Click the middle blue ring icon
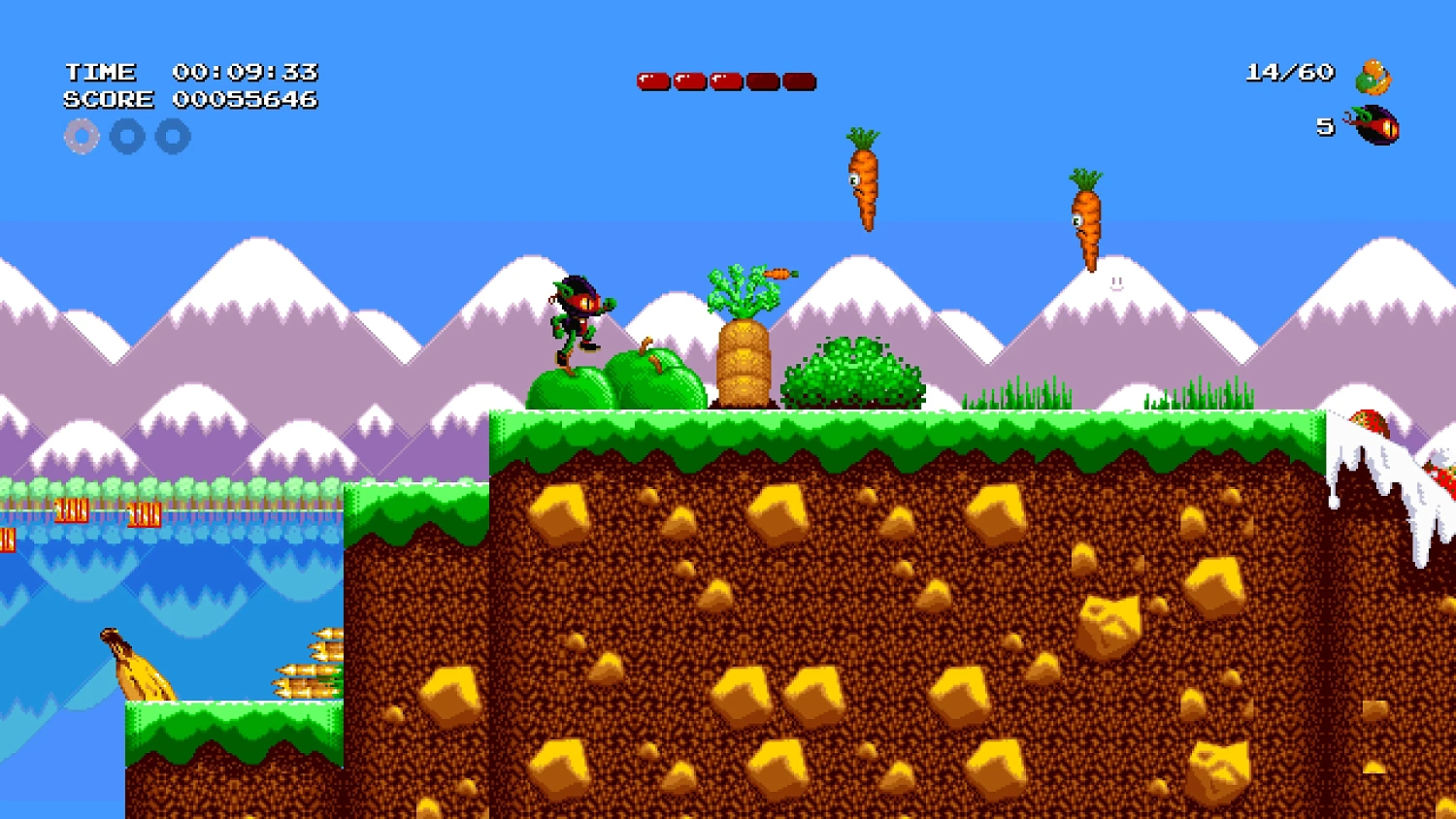 coord(127,136)
